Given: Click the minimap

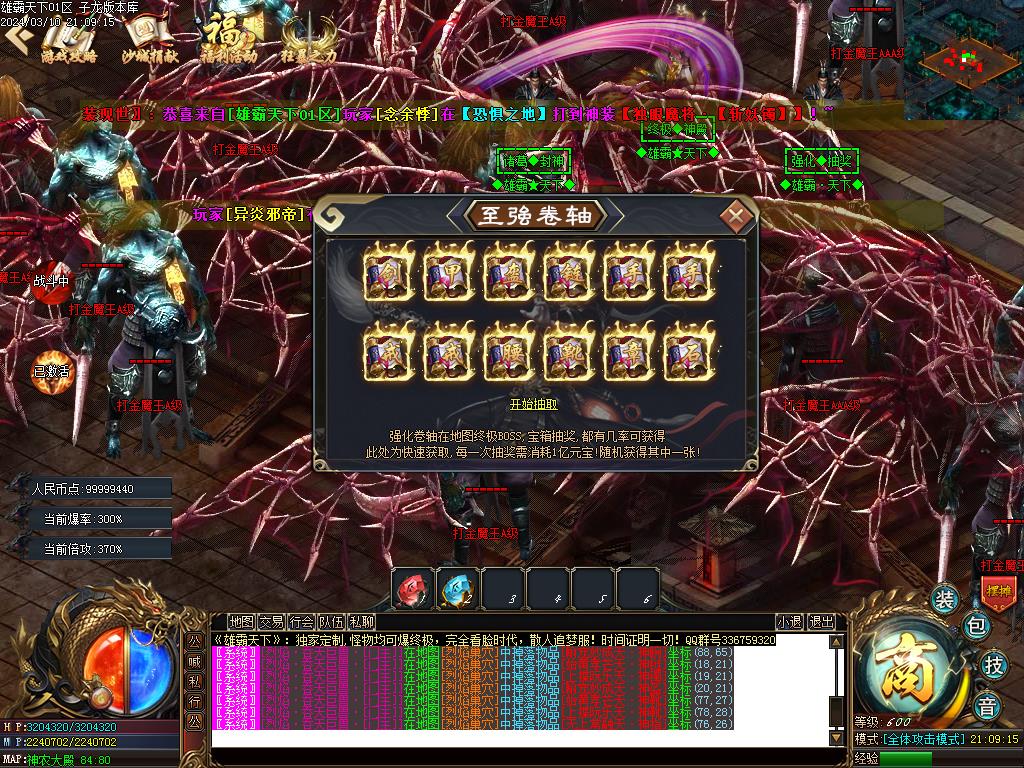Looking at the screenshot, I should click(x=963, y=60).
